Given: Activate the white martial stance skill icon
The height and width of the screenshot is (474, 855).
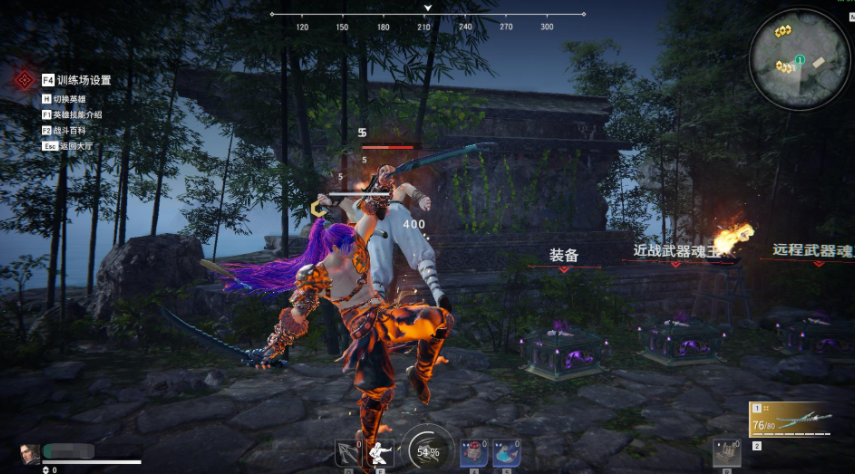Looking at the screenshot, I should pos(381,453).
